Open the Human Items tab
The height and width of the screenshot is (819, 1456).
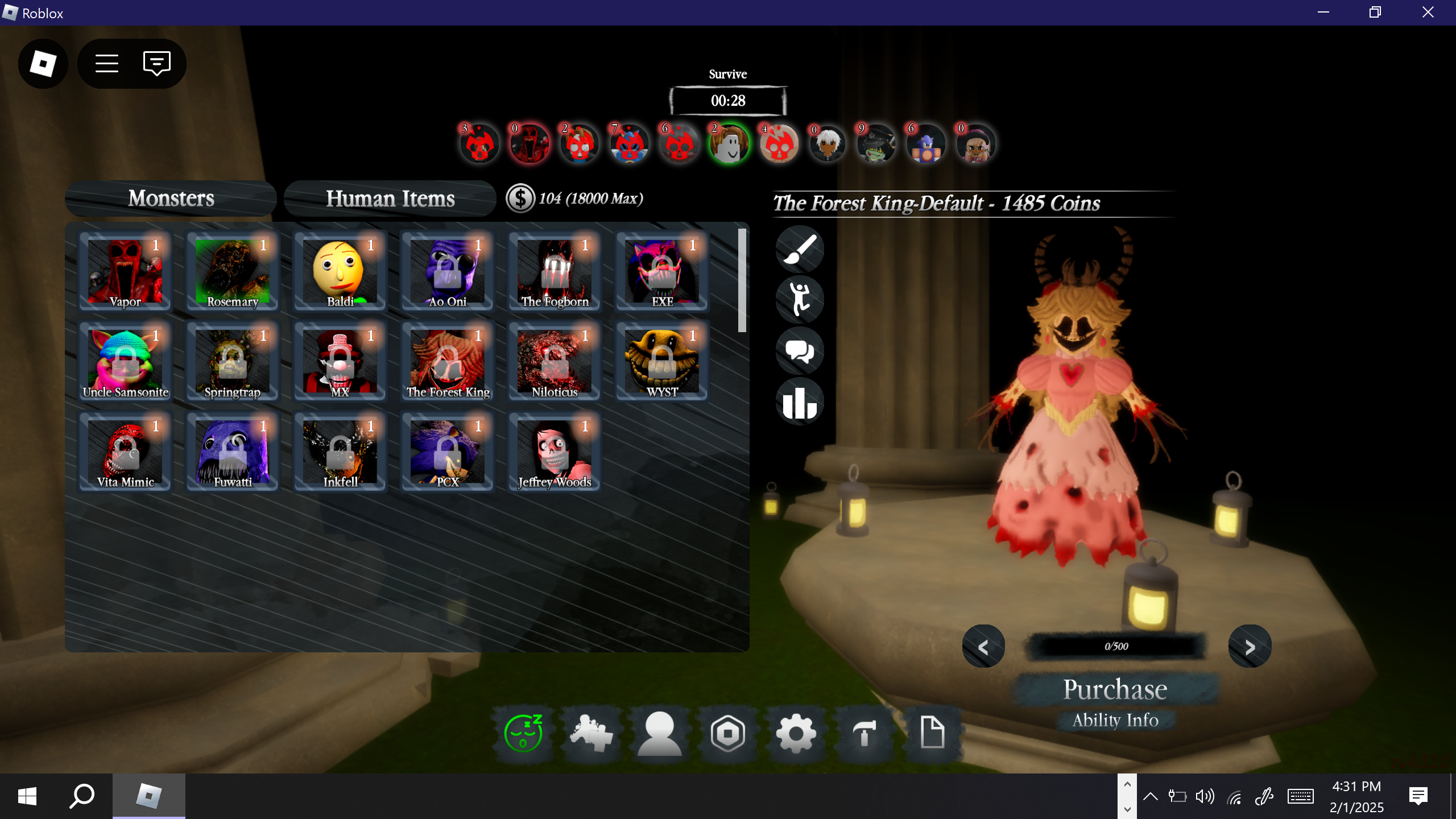pyautogui.click(x=390, y=198)
